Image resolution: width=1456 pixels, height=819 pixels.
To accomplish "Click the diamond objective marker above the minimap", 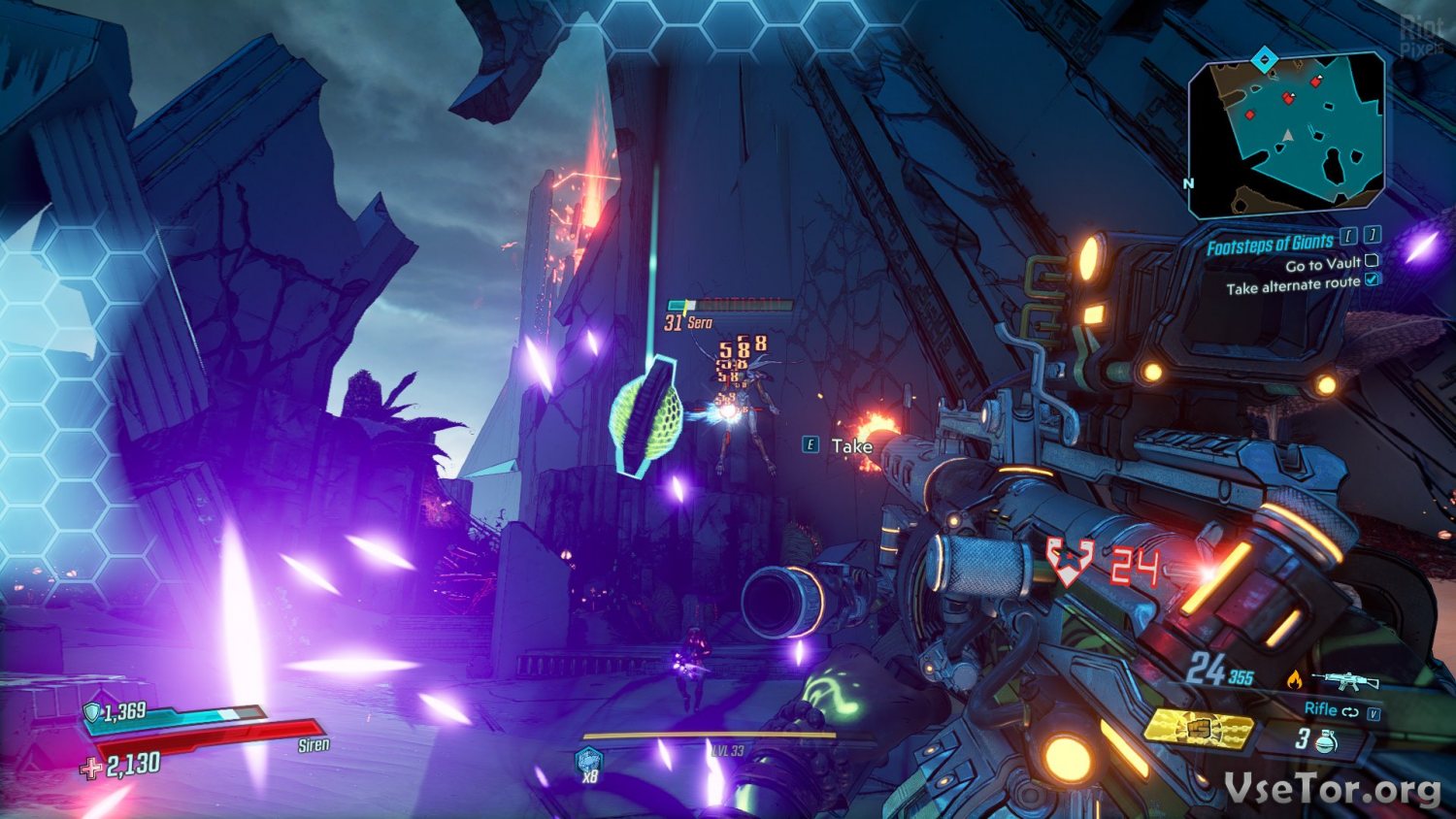I will point(1262,61).
